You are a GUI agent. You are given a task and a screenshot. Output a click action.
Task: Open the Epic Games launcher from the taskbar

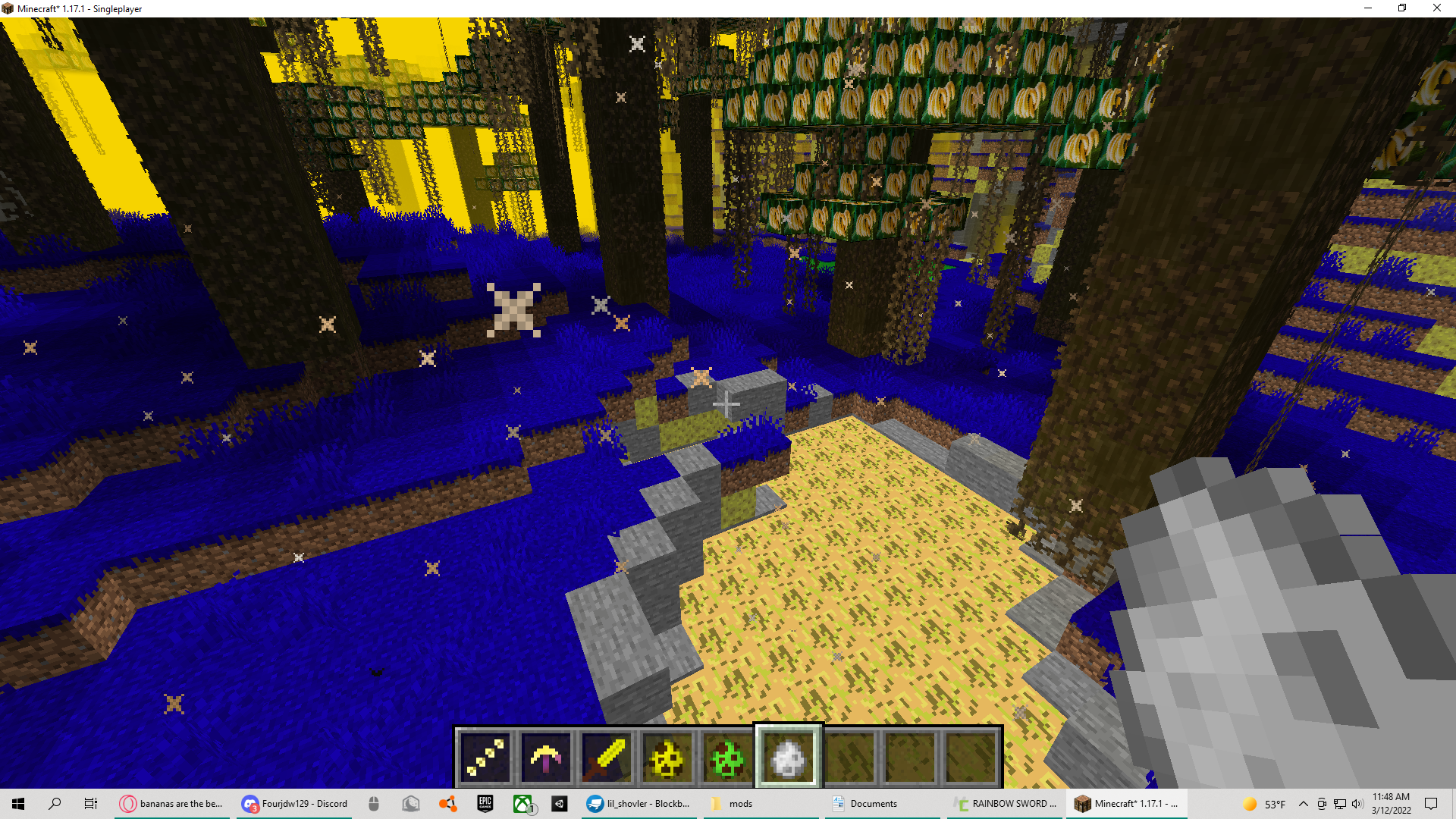pyautogui.click(x=485, y=803)
